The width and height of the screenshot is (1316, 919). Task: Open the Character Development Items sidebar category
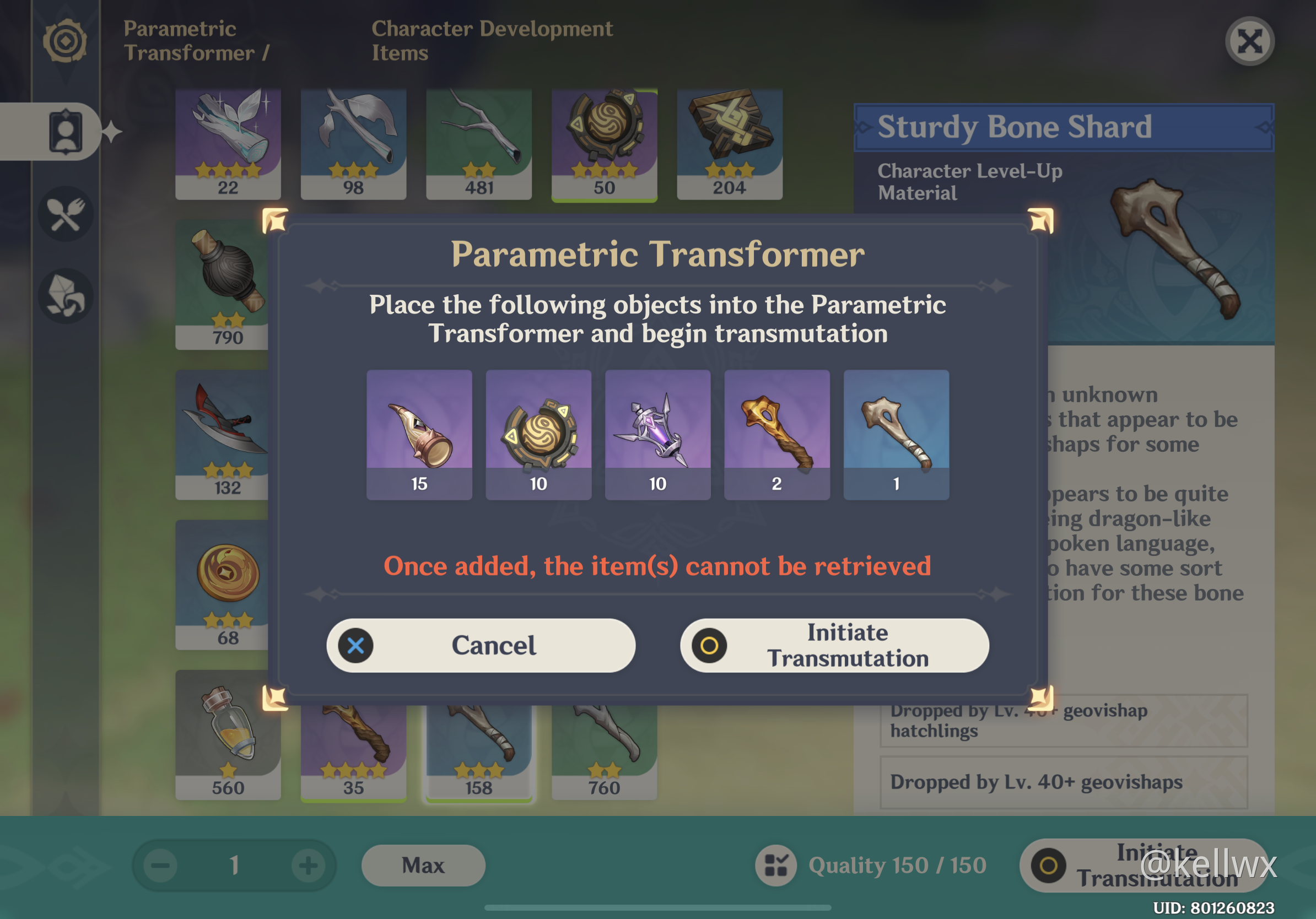66,131
